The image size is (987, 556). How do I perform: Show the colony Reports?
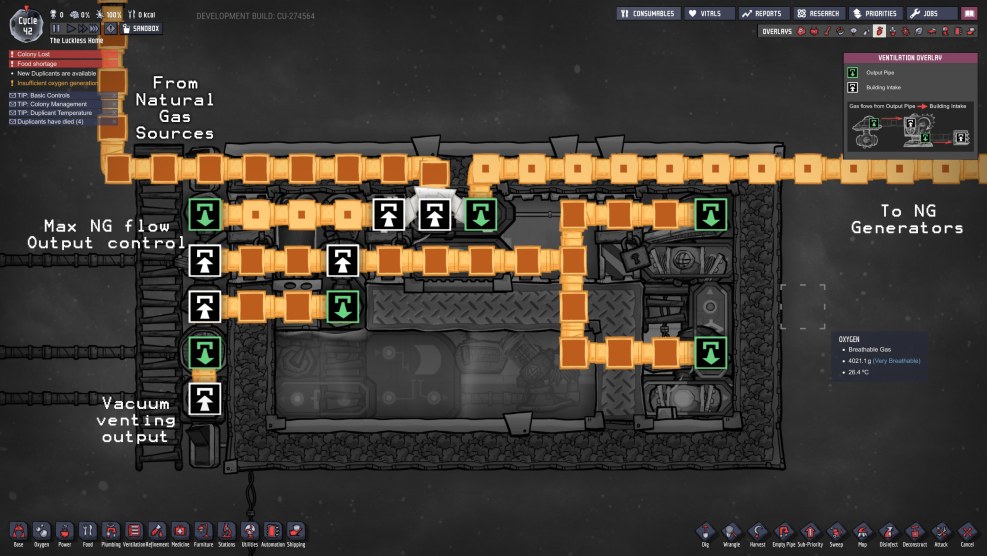[x=764, y=14]
